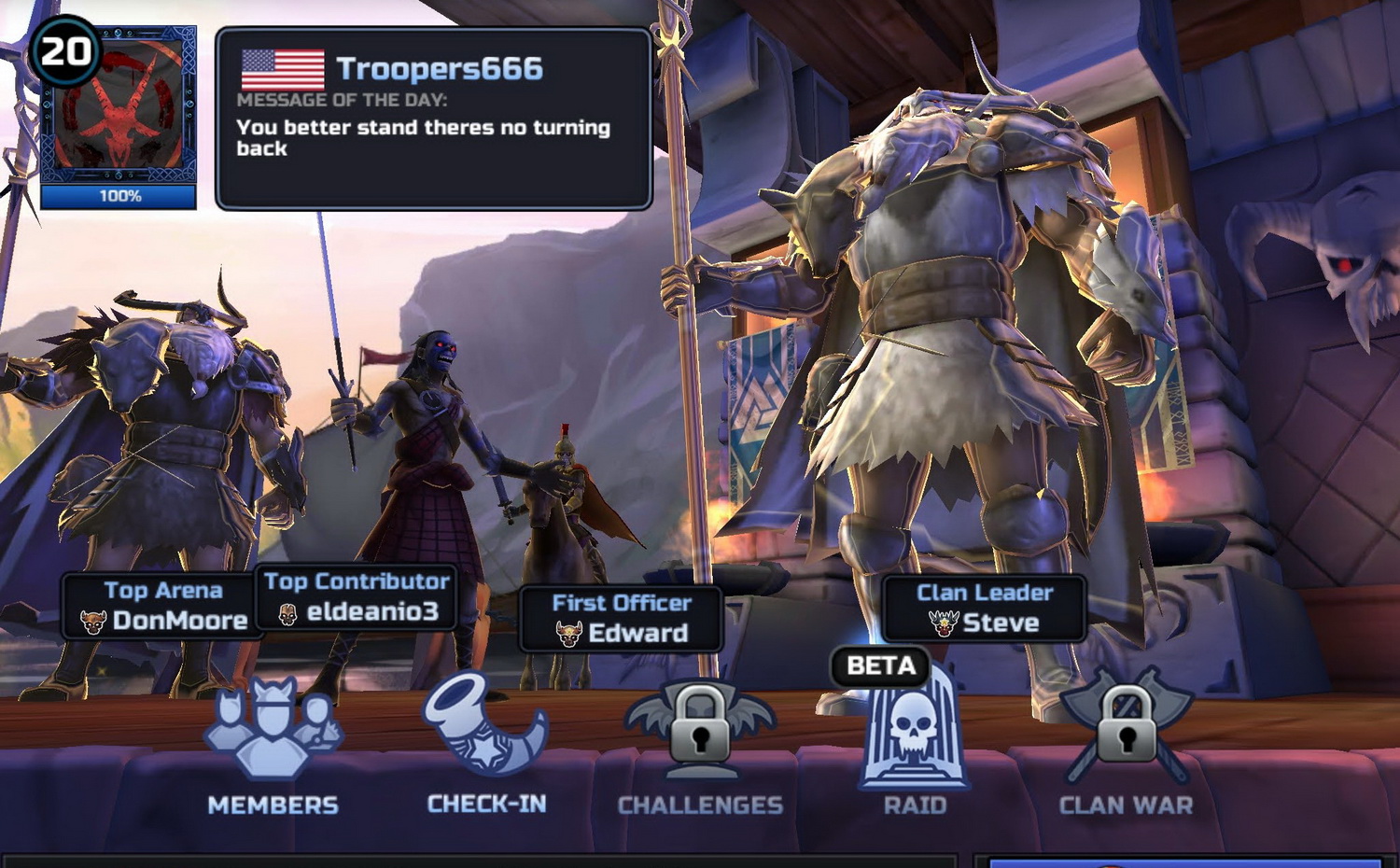The height and width of the screenshot is (868, 1400).
Task: Select First Officer Edward's nameplate
Action: (621, 619)
